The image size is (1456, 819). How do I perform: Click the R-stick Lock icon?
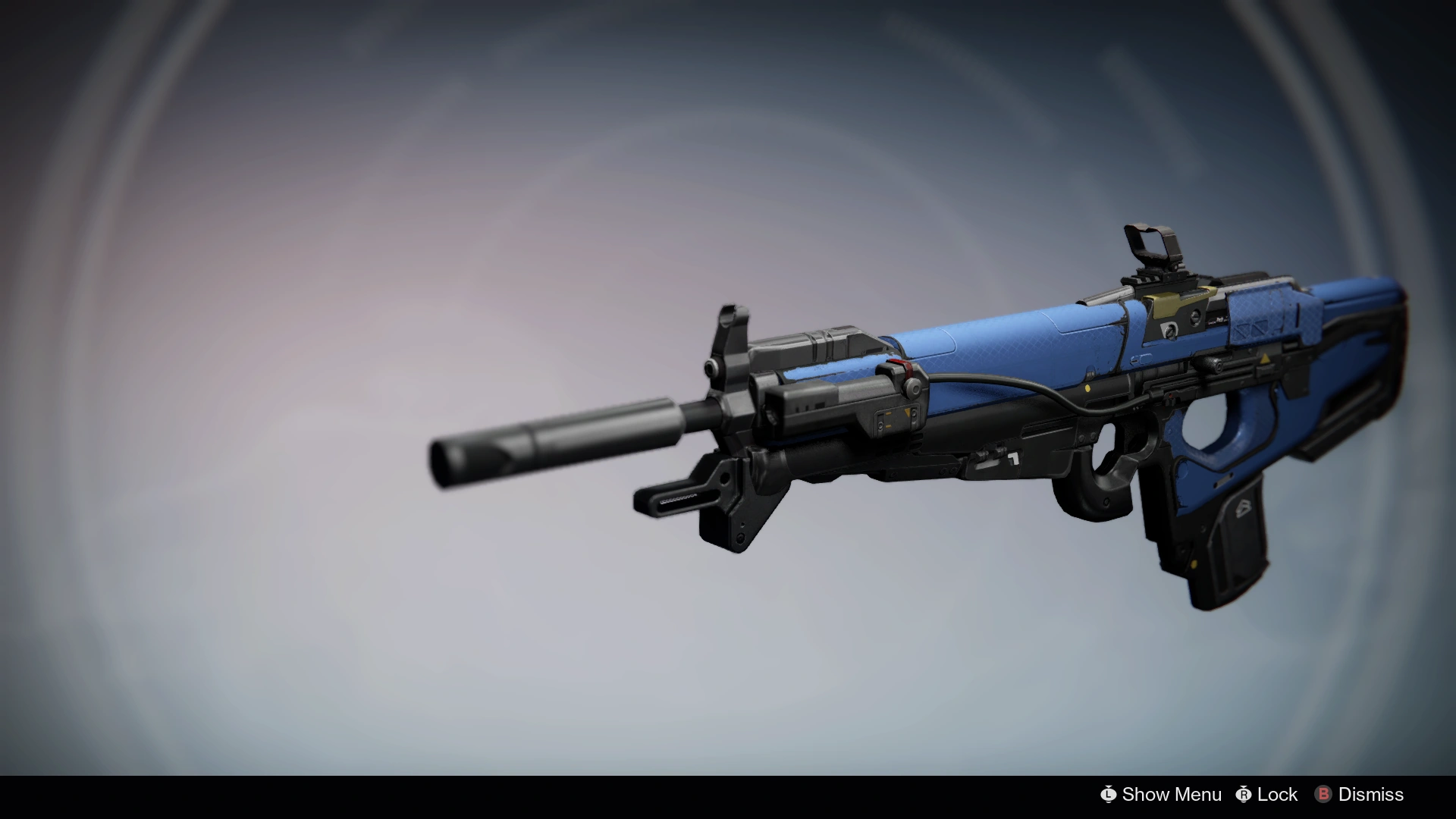(1243, 795)
